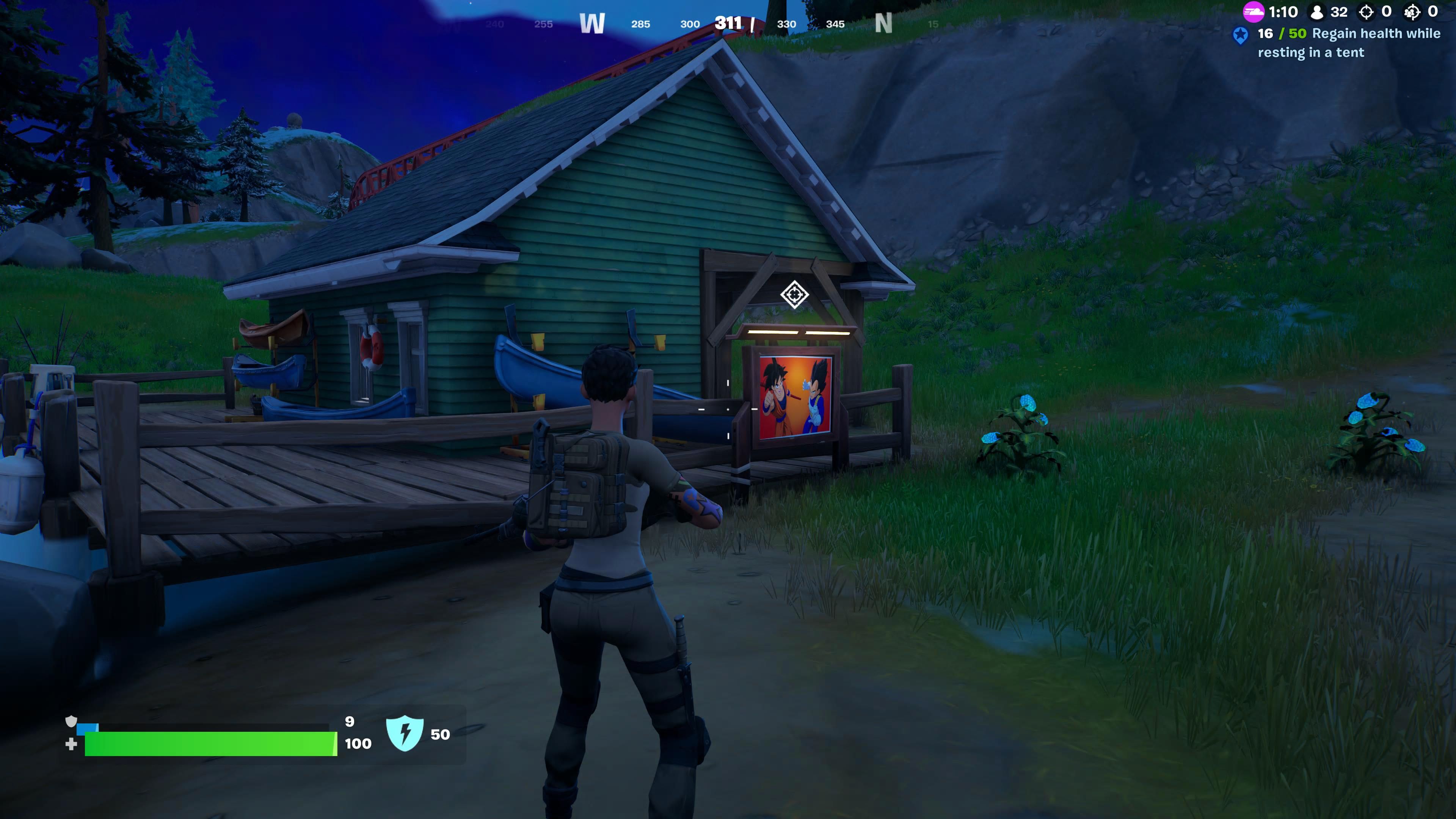Screen dimensions: 1456x819
Task: Click the 345 bearing on the compass strip
Action: [x=835, y=24]
